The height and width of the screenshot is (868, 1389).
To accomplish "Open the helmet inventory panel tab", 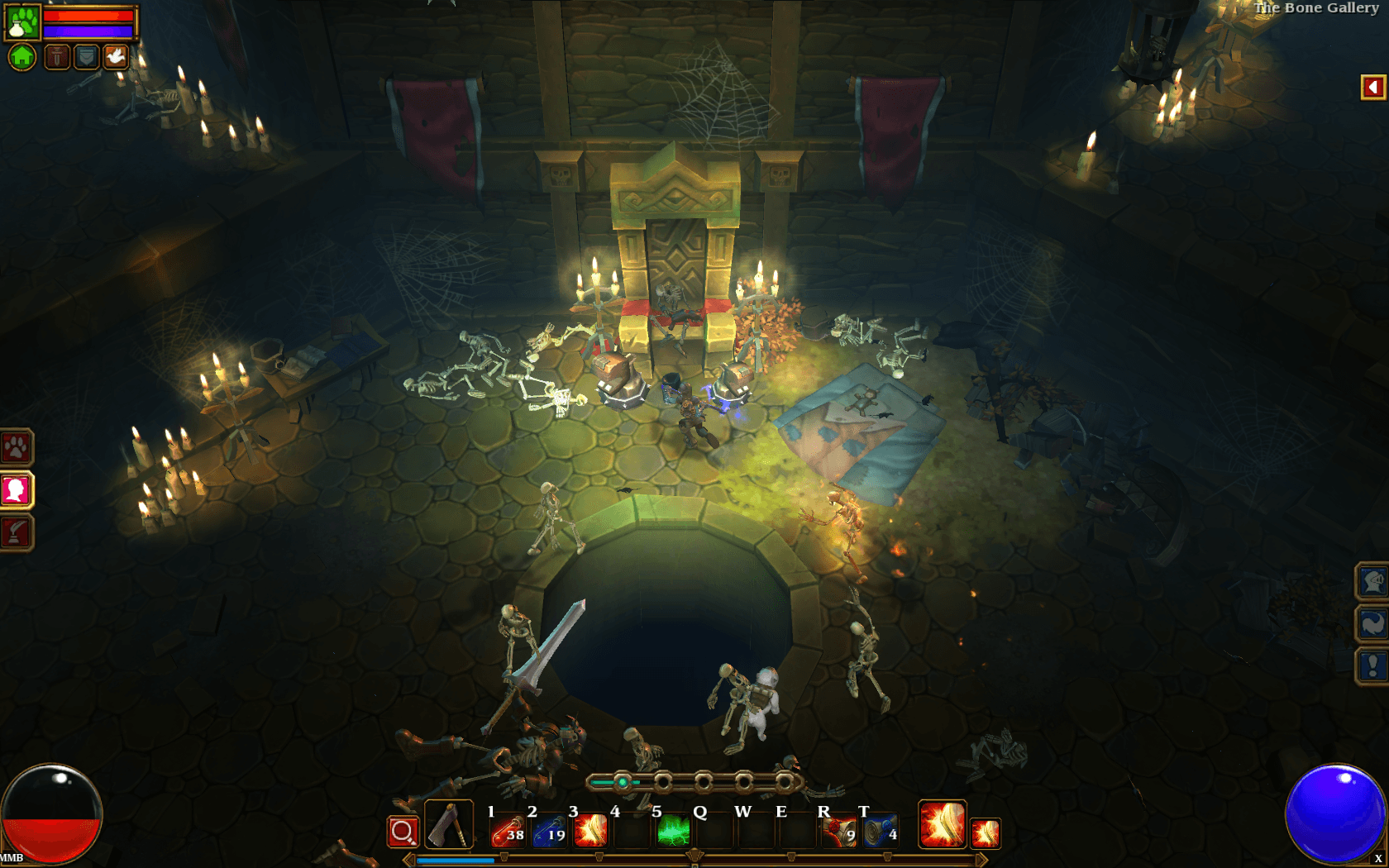I will pos(1372,582).
